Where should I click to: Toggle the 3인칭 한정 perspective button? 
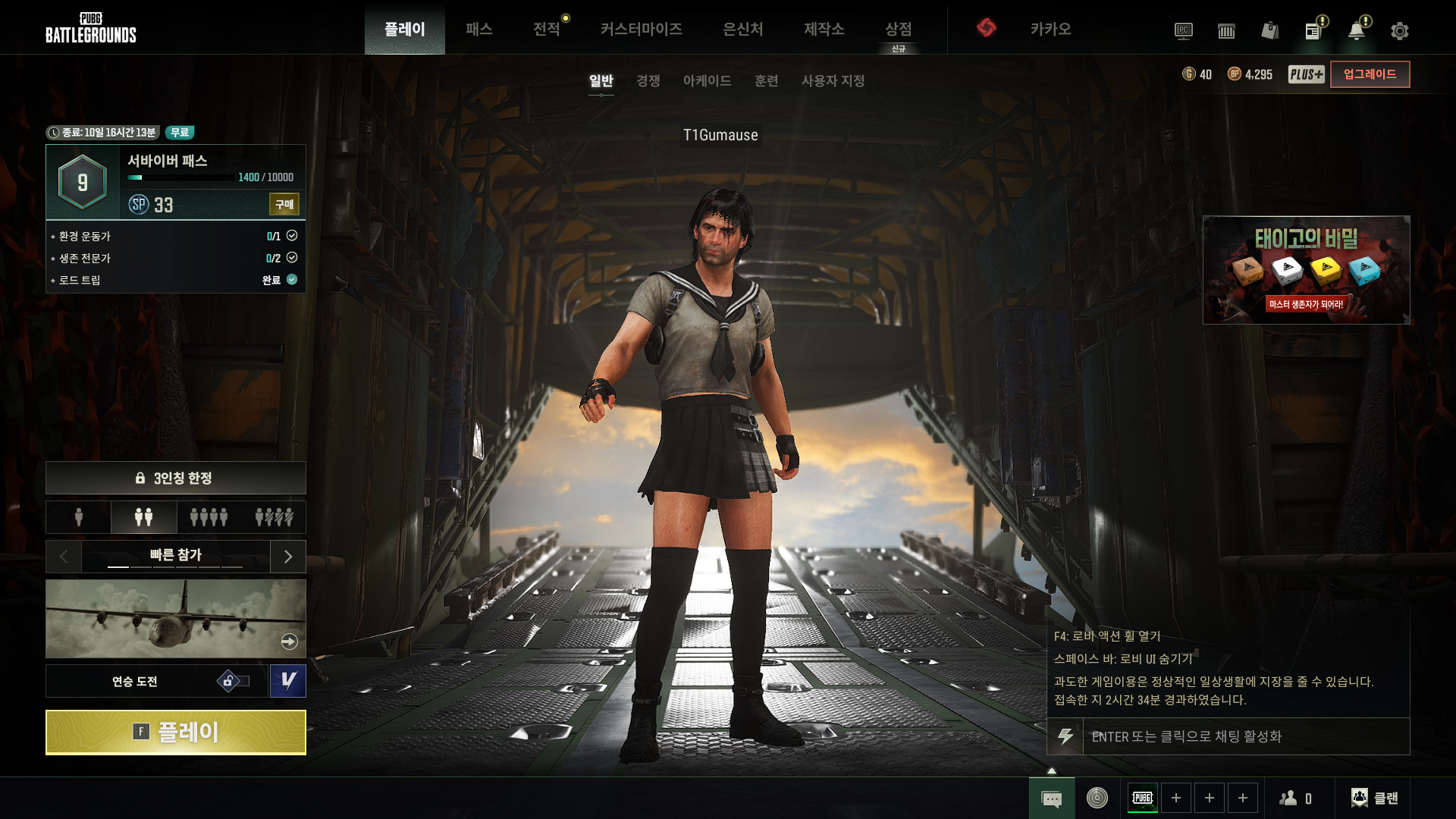pyautogui.click(x=175, y=478)
